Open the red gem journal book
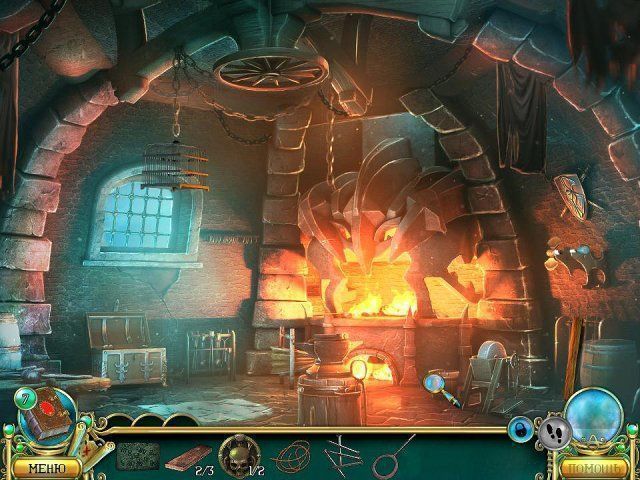The width and height of the screenshot is (640, 480). coord(47,412)
